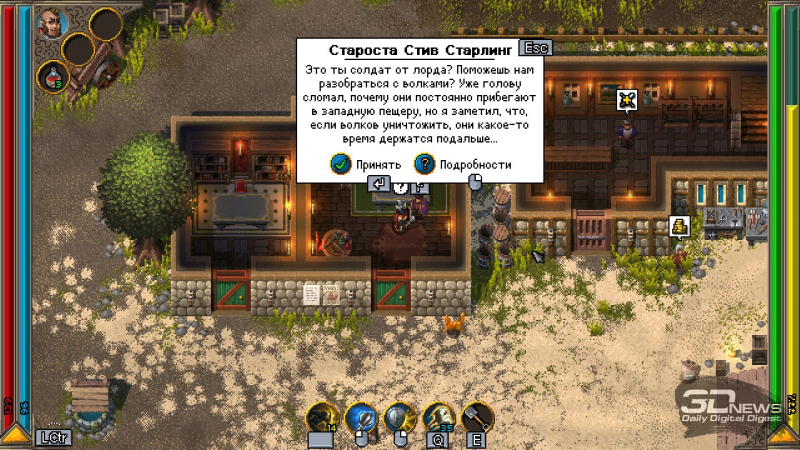This screenshot has height=450, width=800.
Task: Select the shovel tool slot
Action: point(476,418)
